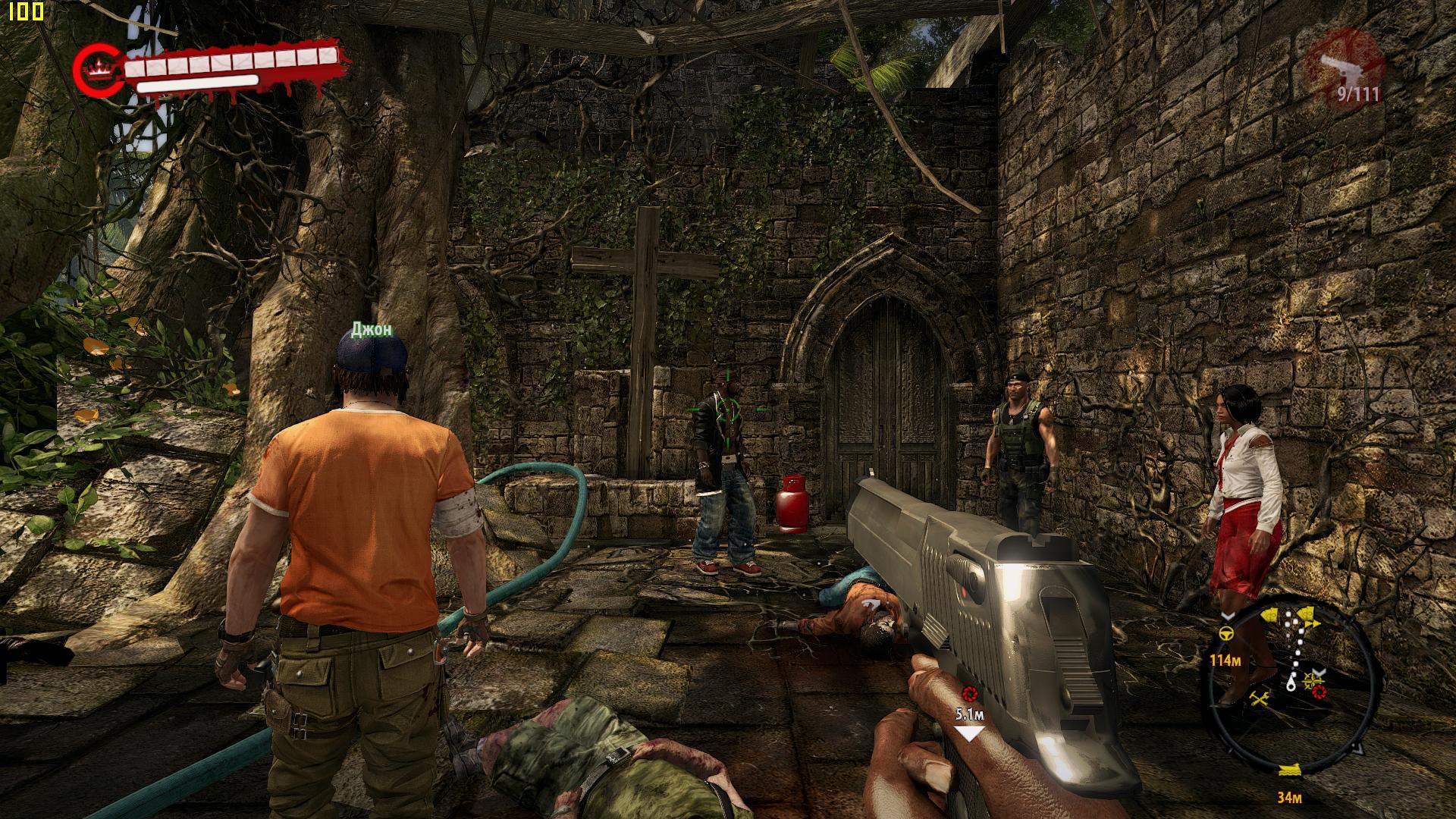The width and height of the screenshot is (1456, 819).
Task: Select the red crown rage icon
Action: pyautogui.click(x=96, y=70)
